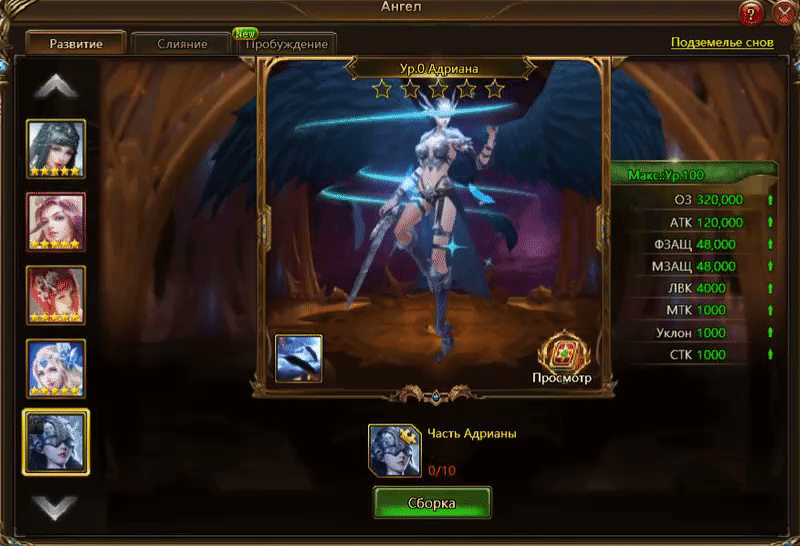The height and width of the screenshot is (546, 800).
Task: Select the white-haired blue angel portrait
Action: pos(56,368)
